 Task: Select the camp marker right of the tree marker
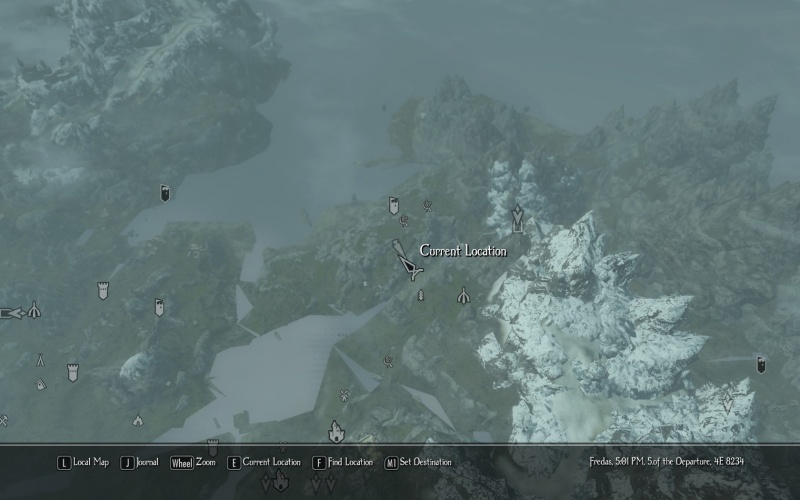coord(463,296)
